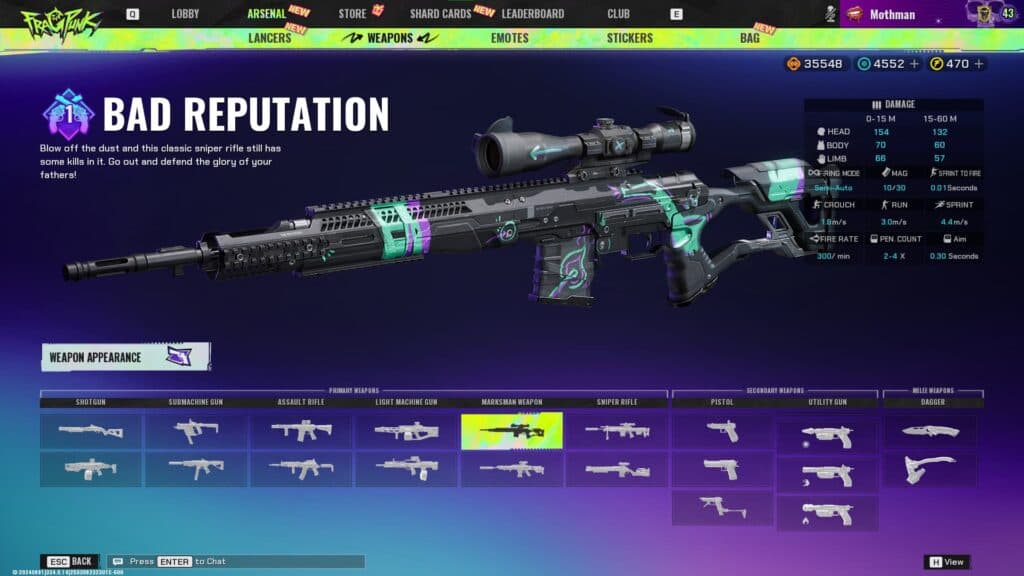1024x576 pixels.
Task: Select the Lancers sub-tab
Action: [x=269, y=38]
